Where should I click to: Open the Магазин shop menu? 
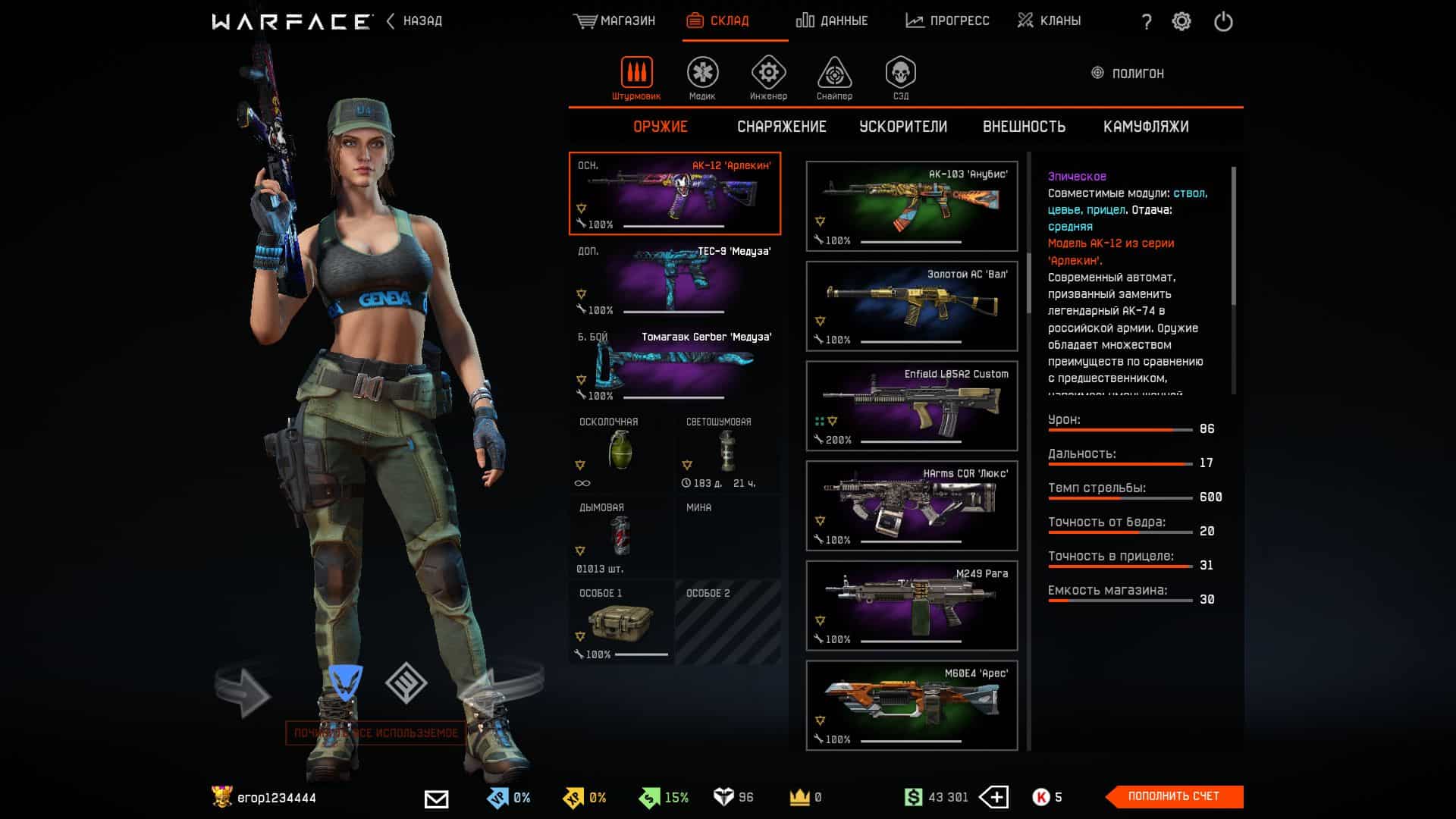pyautogui.click(x=614, y=21)
